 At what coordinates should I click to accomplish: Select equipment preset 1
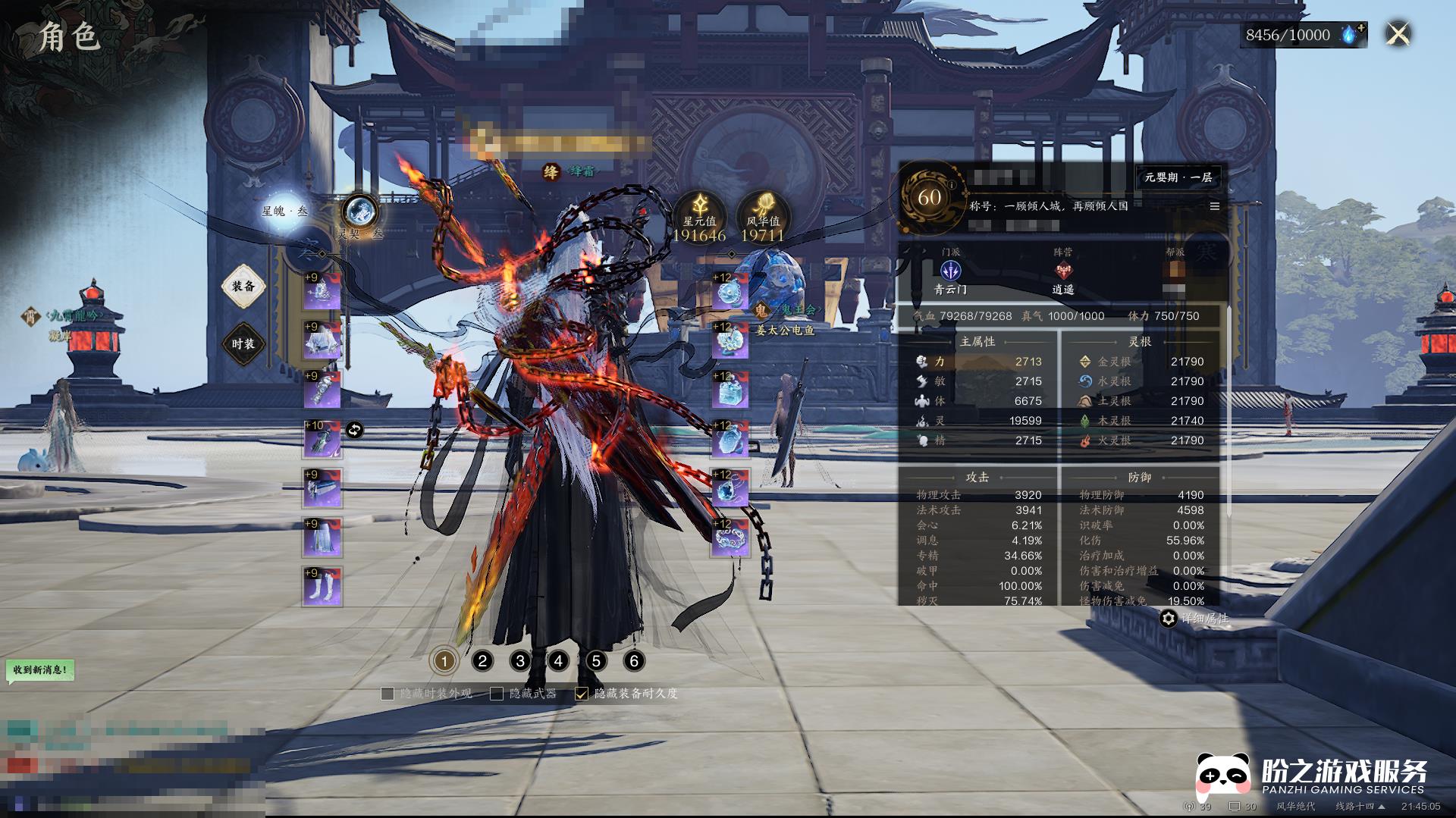pos(444,661)
